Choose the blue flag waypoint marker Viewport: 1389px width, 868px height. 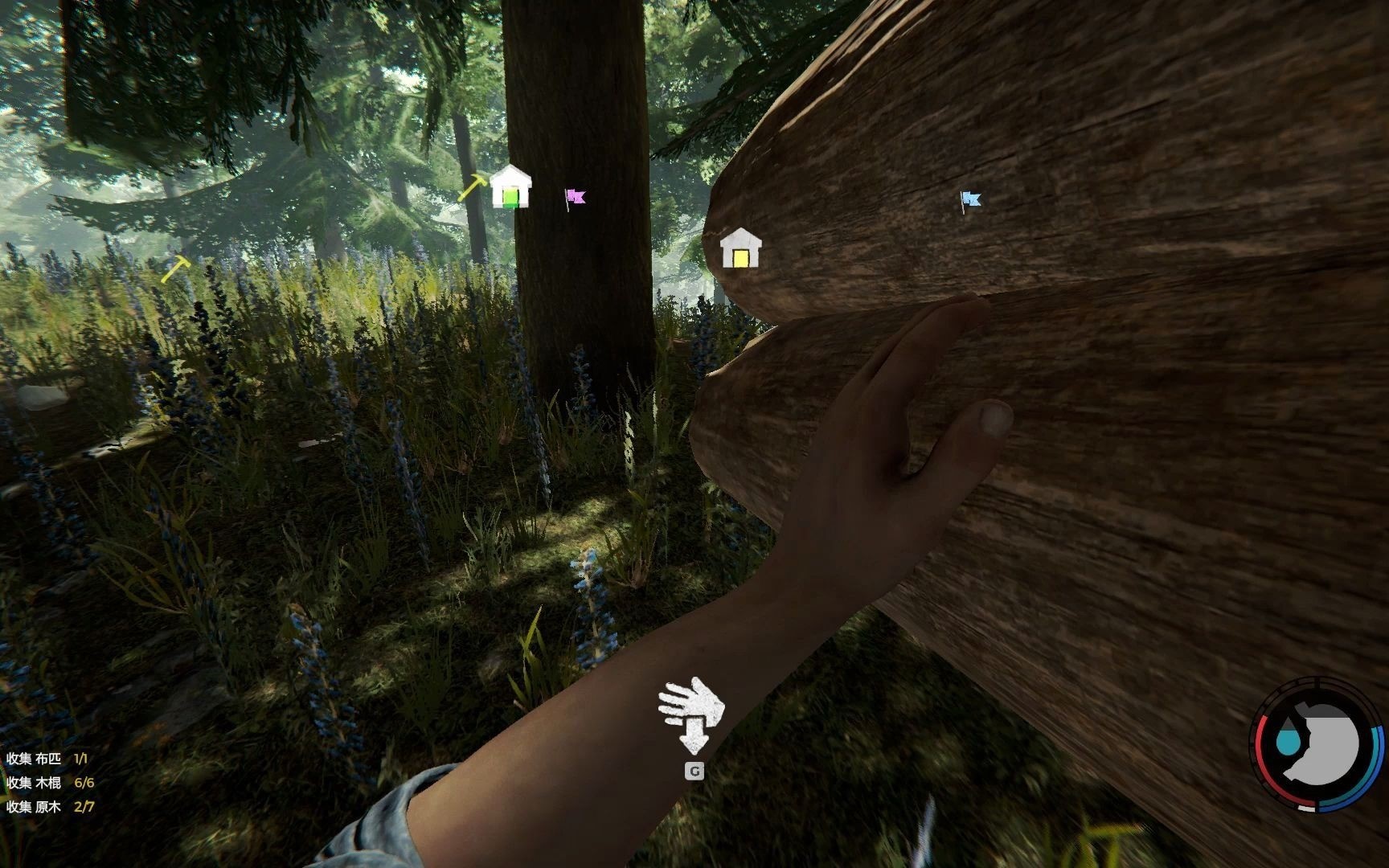tap(970, 199)
